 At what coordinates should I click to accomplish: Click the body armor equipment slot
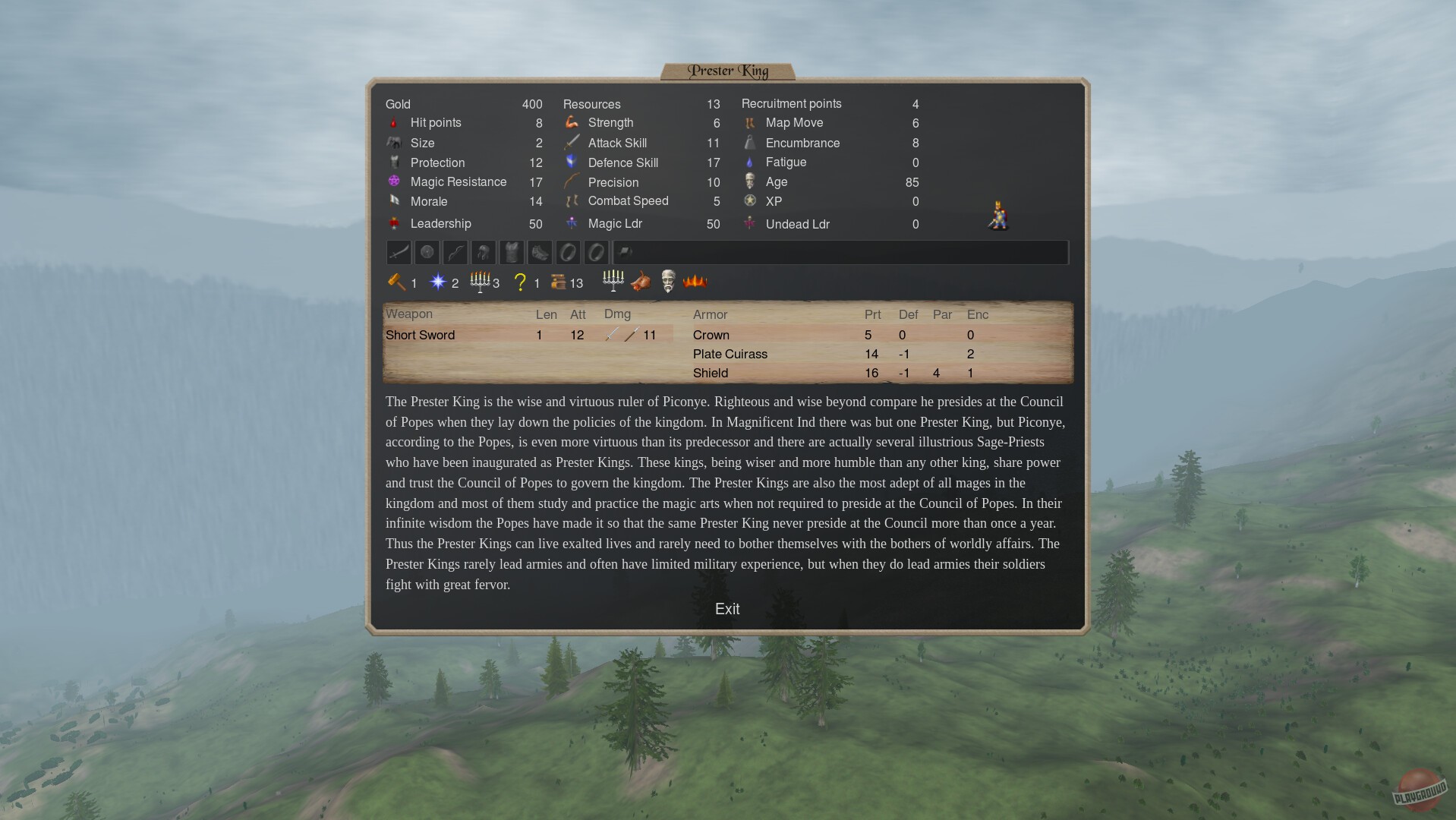512,252
